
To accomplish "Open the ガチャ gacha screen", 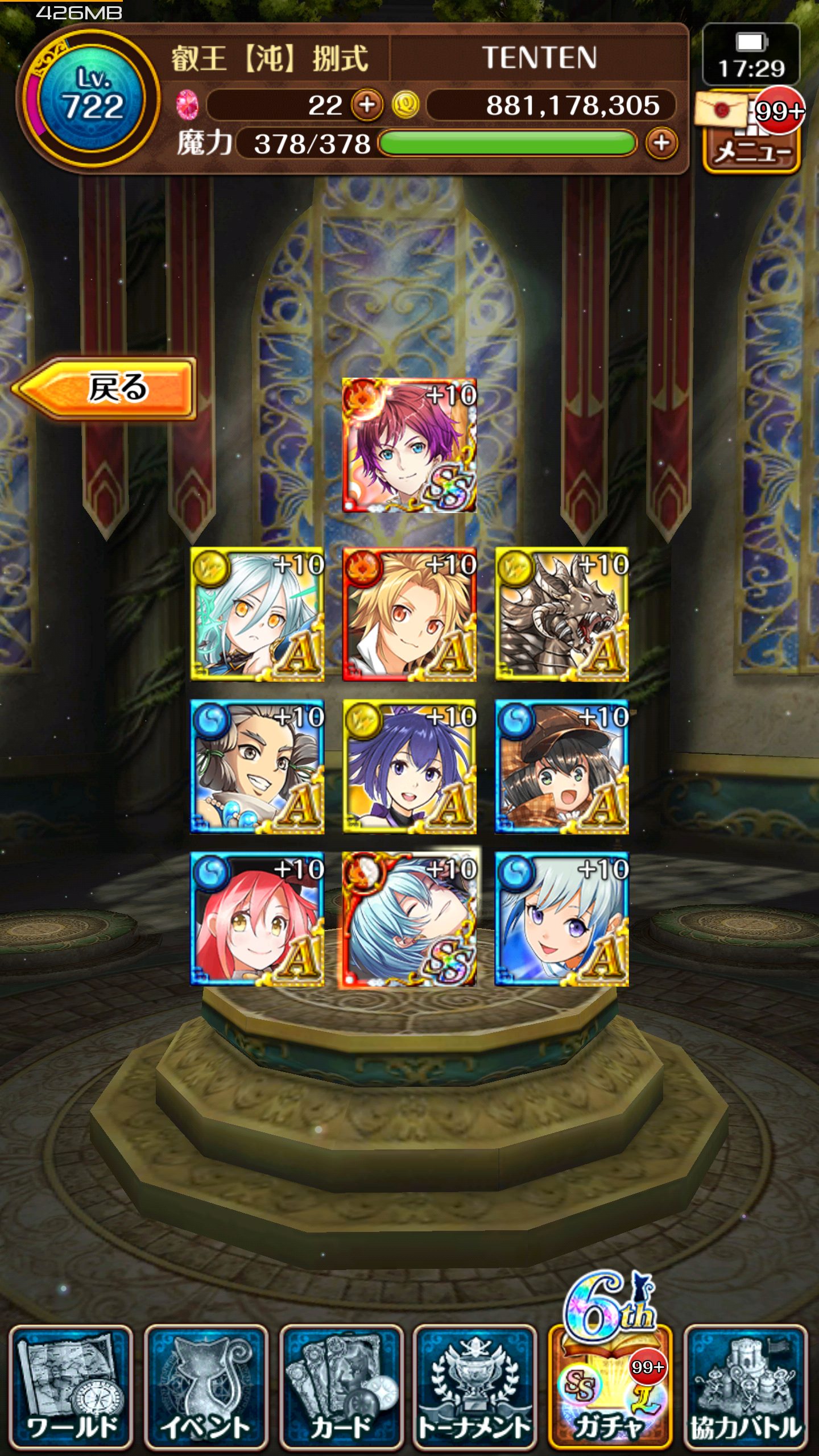I will pyautogui.click(x=610, y=1387).
